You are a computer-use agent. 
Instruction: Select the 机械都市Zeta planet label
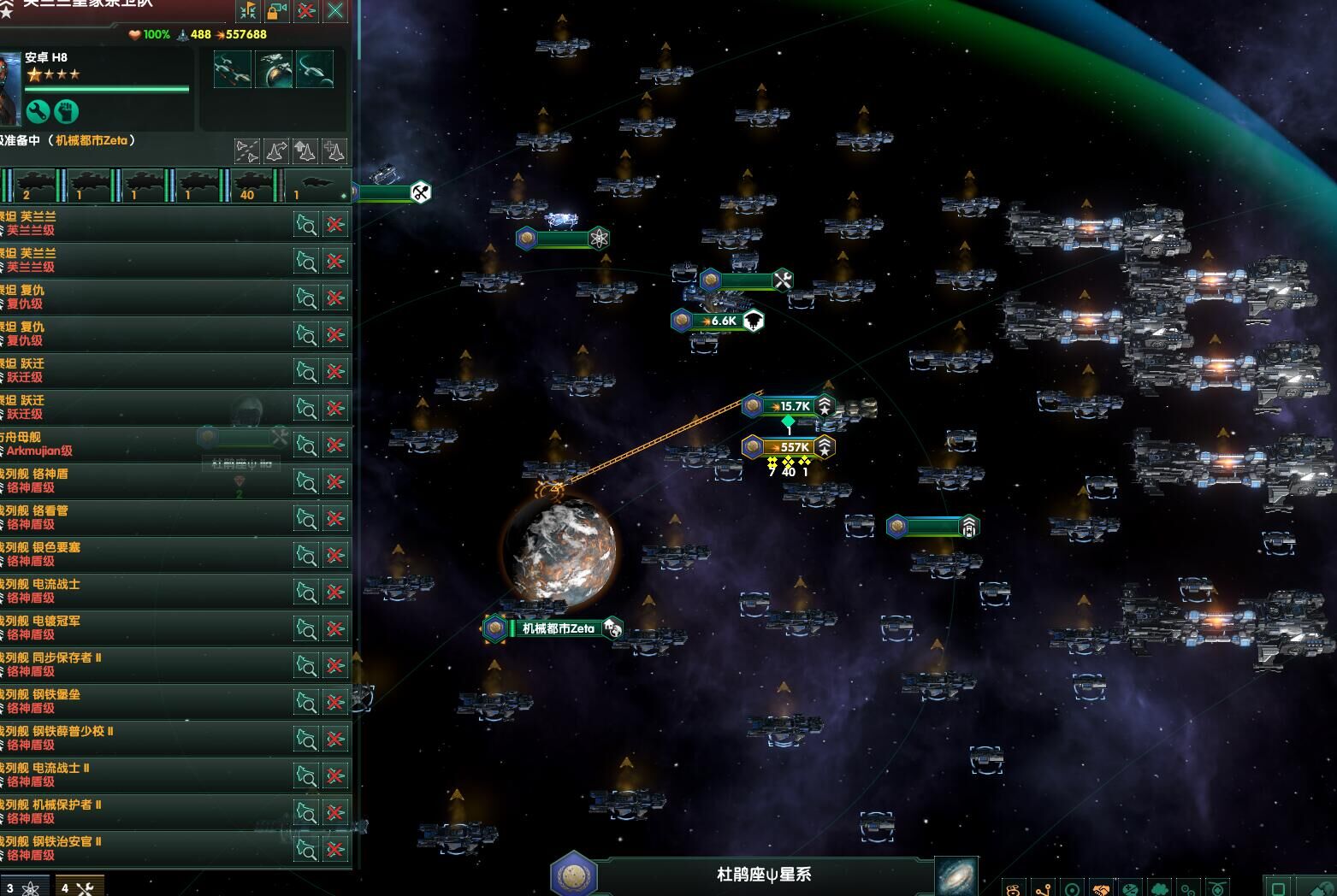[558, 628]
